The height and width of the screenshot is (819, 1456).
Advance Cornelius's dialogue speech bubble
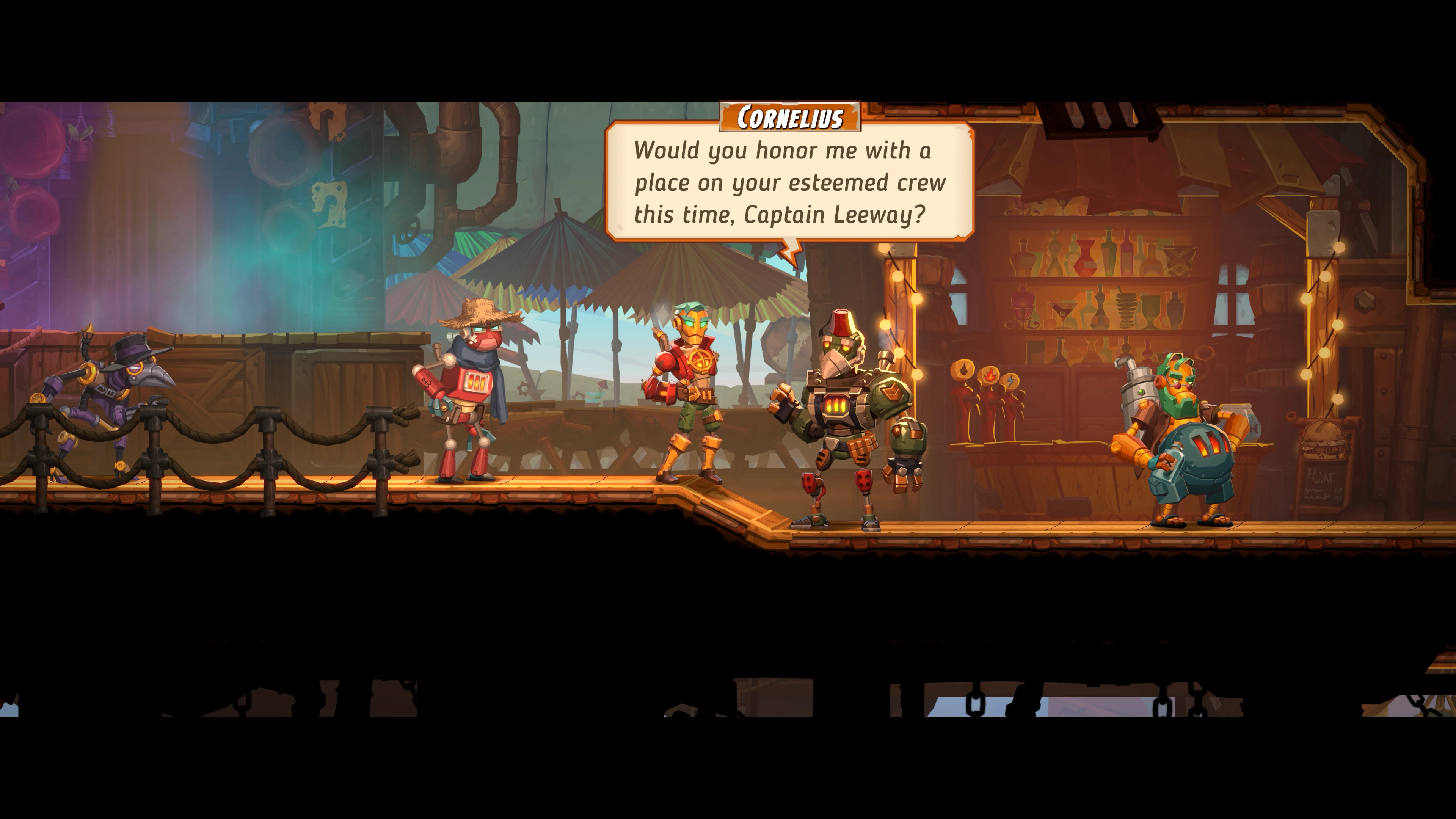789,182
